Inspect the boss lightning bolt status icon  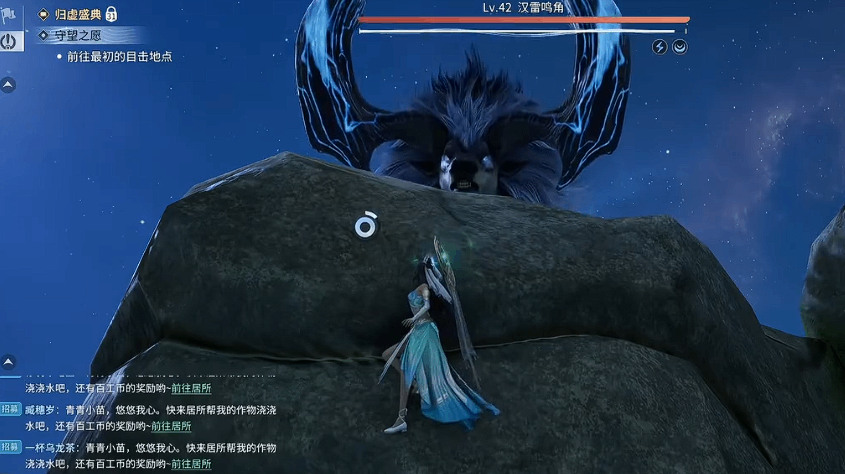pyautogui.click(x=659, y=47)
